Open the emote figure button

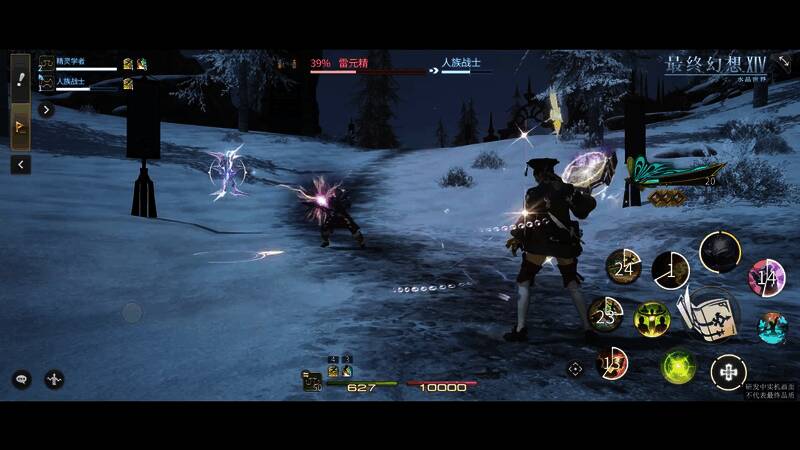pyautogui.click(x=54, y=379)
